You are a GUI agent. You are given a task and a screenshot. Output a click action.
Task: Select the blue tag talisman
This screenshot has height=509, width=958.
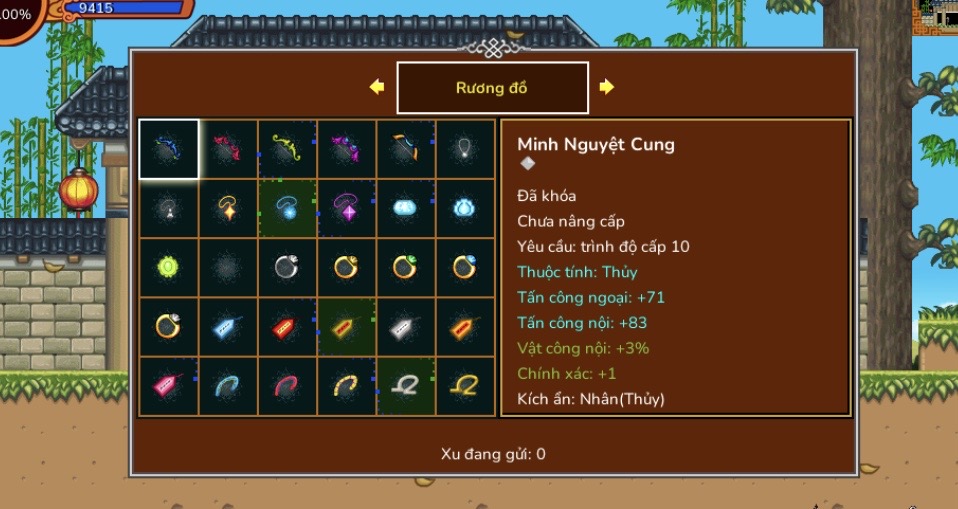(x=228, y=326)
